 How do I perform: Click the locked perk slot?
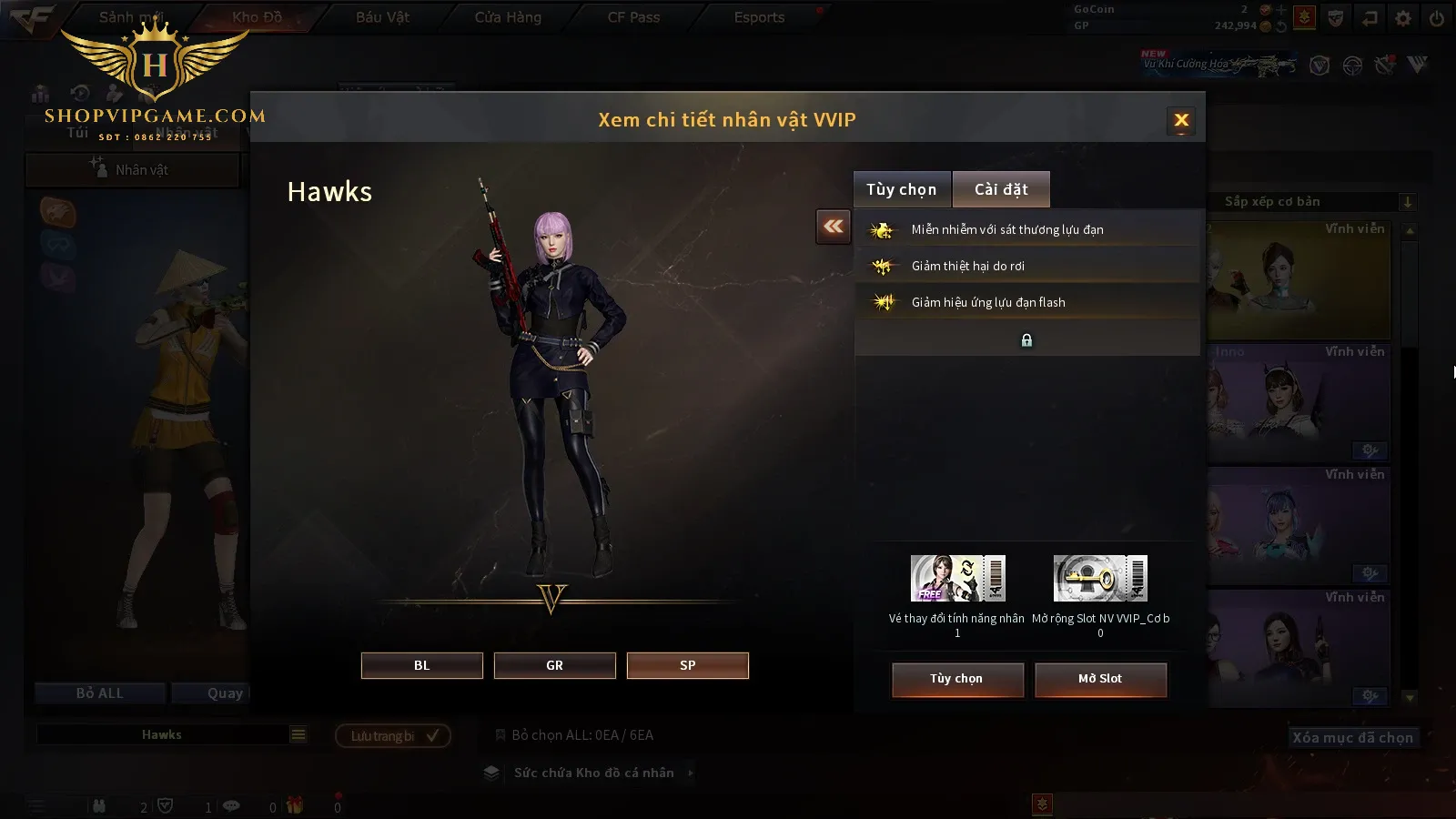coord(1026,340)
